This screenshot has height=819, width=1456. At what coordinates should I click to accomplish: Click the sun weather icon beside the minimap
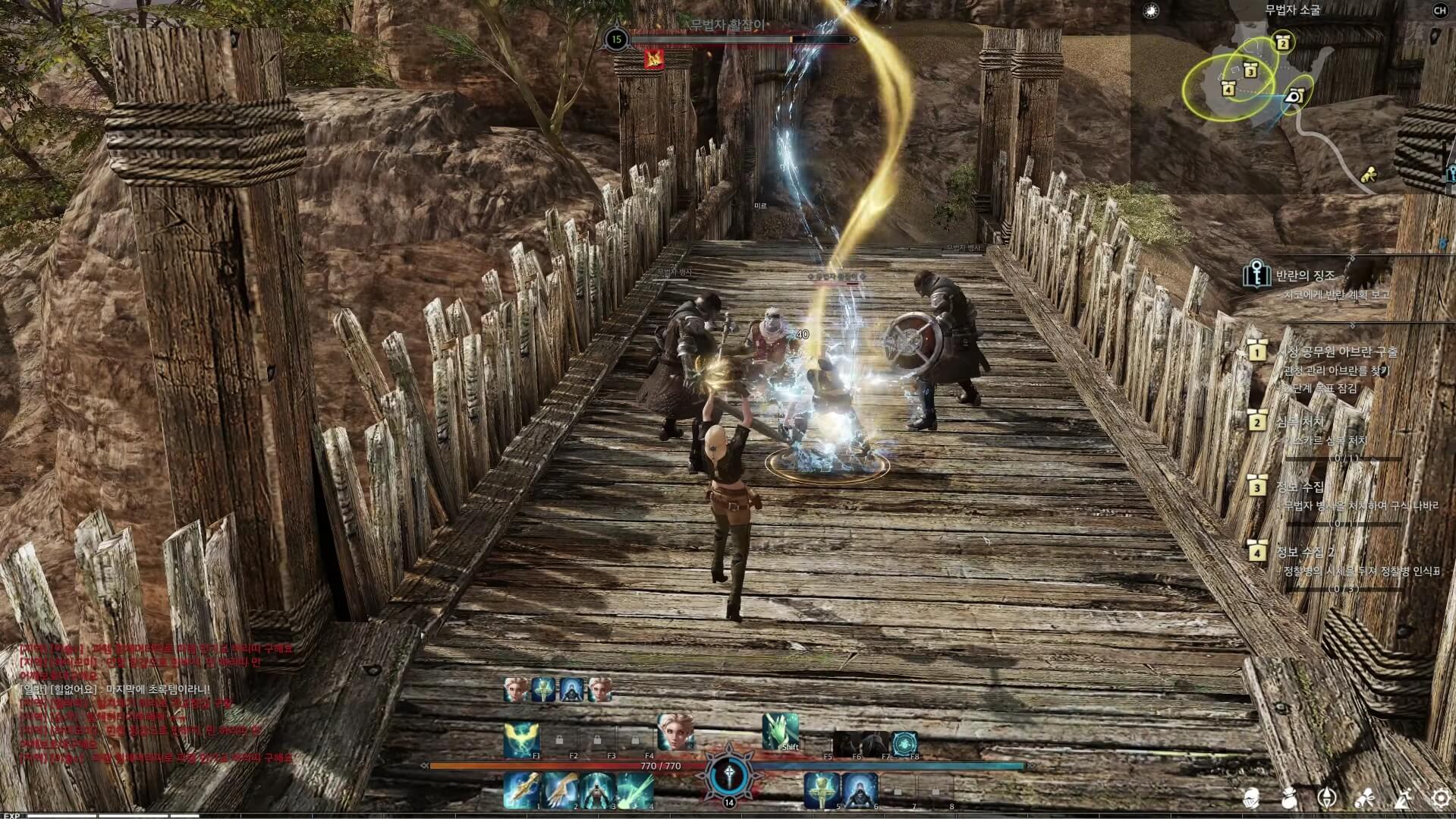pyautogui.click(x=1151, y=10)
